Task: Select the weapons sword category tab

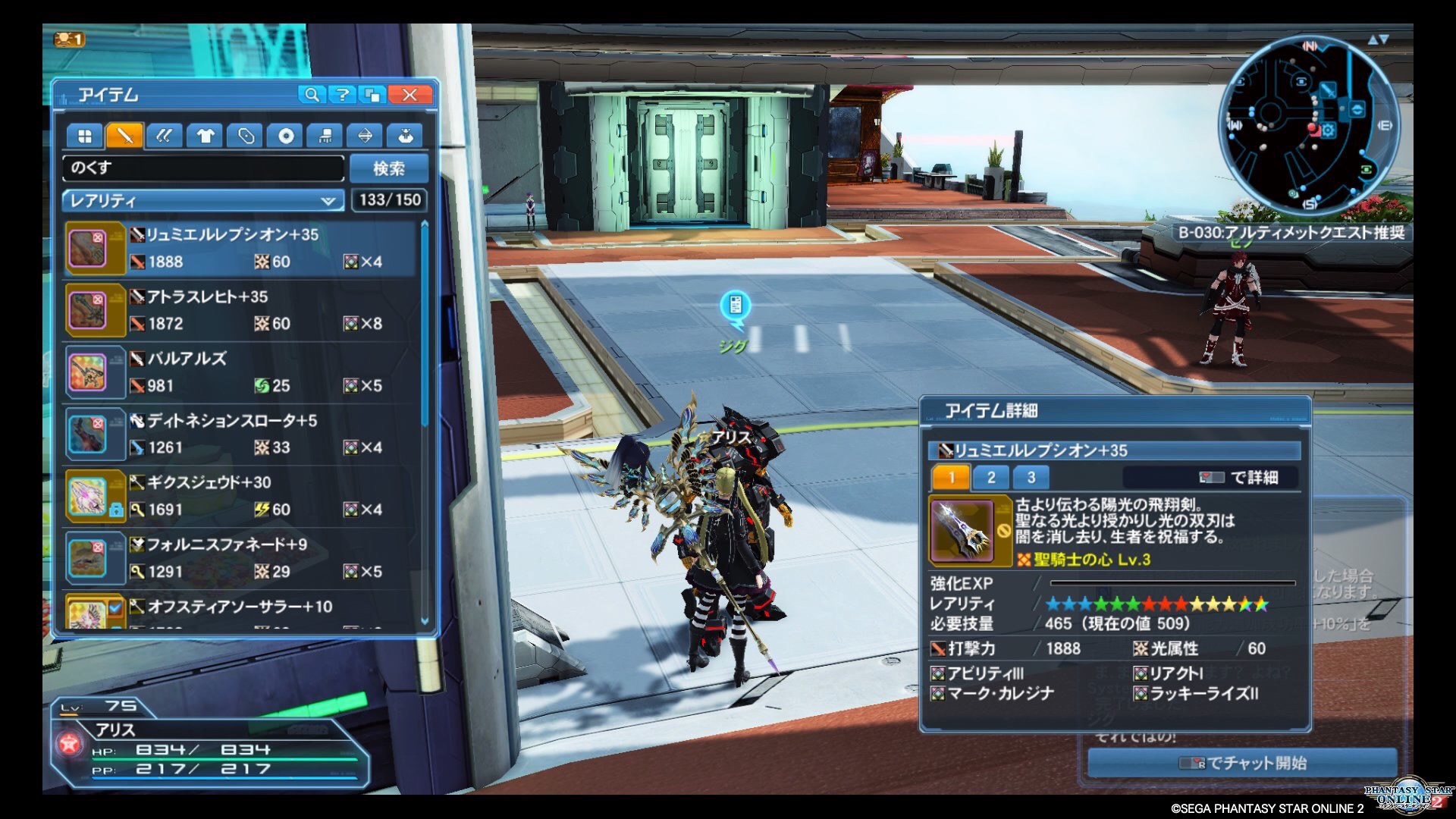Action: 124,136
